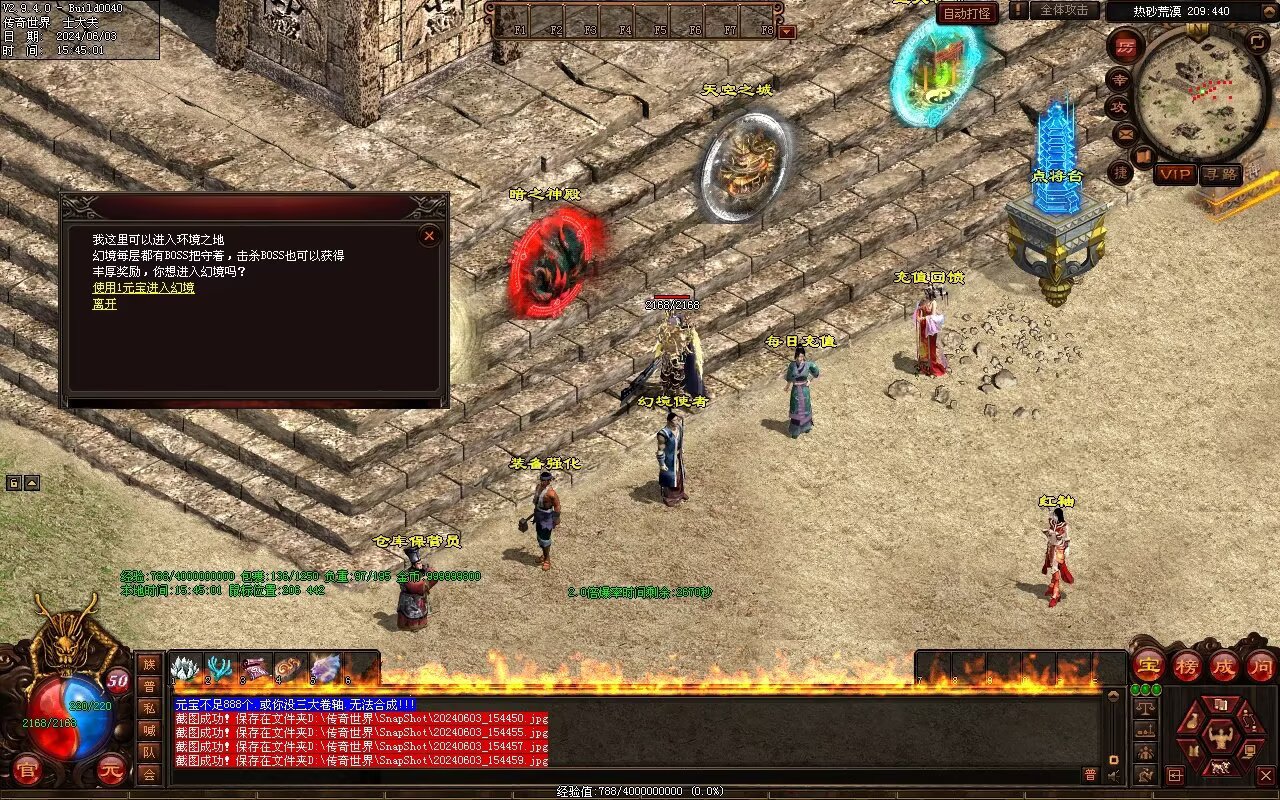Open the character panel with the muscular figure icon

(x=1221, y=738)
